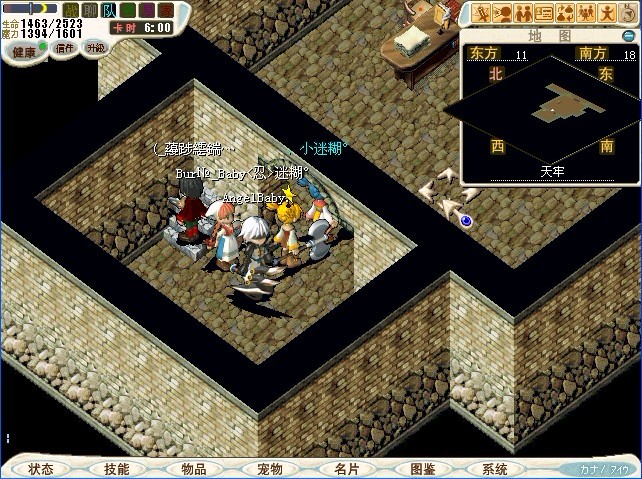Open the 信件 mail button
Screen dimensions: 642x479
tap(64, 47)
